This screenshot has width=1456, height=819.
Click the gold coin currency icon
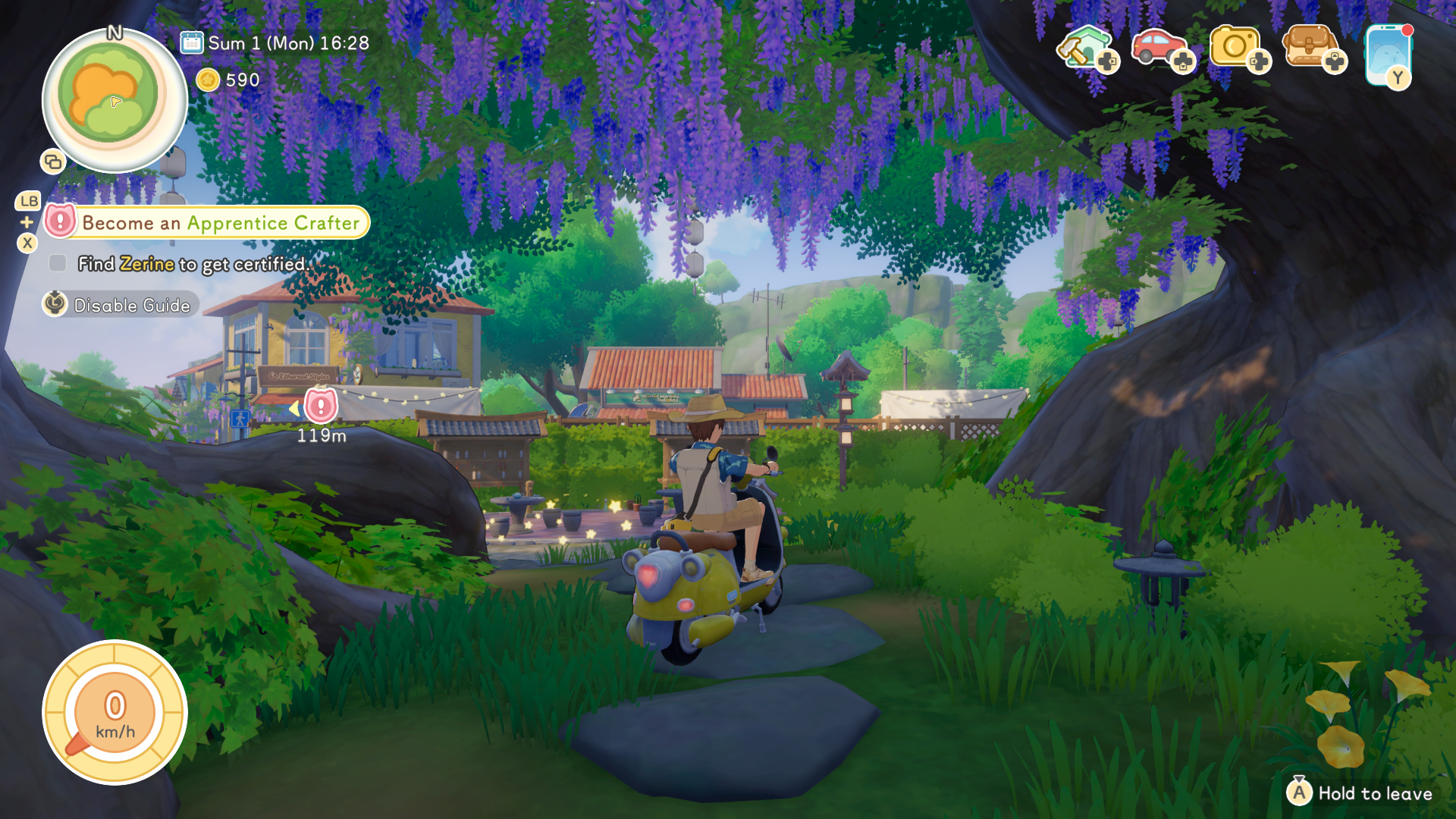coord(207,80)
